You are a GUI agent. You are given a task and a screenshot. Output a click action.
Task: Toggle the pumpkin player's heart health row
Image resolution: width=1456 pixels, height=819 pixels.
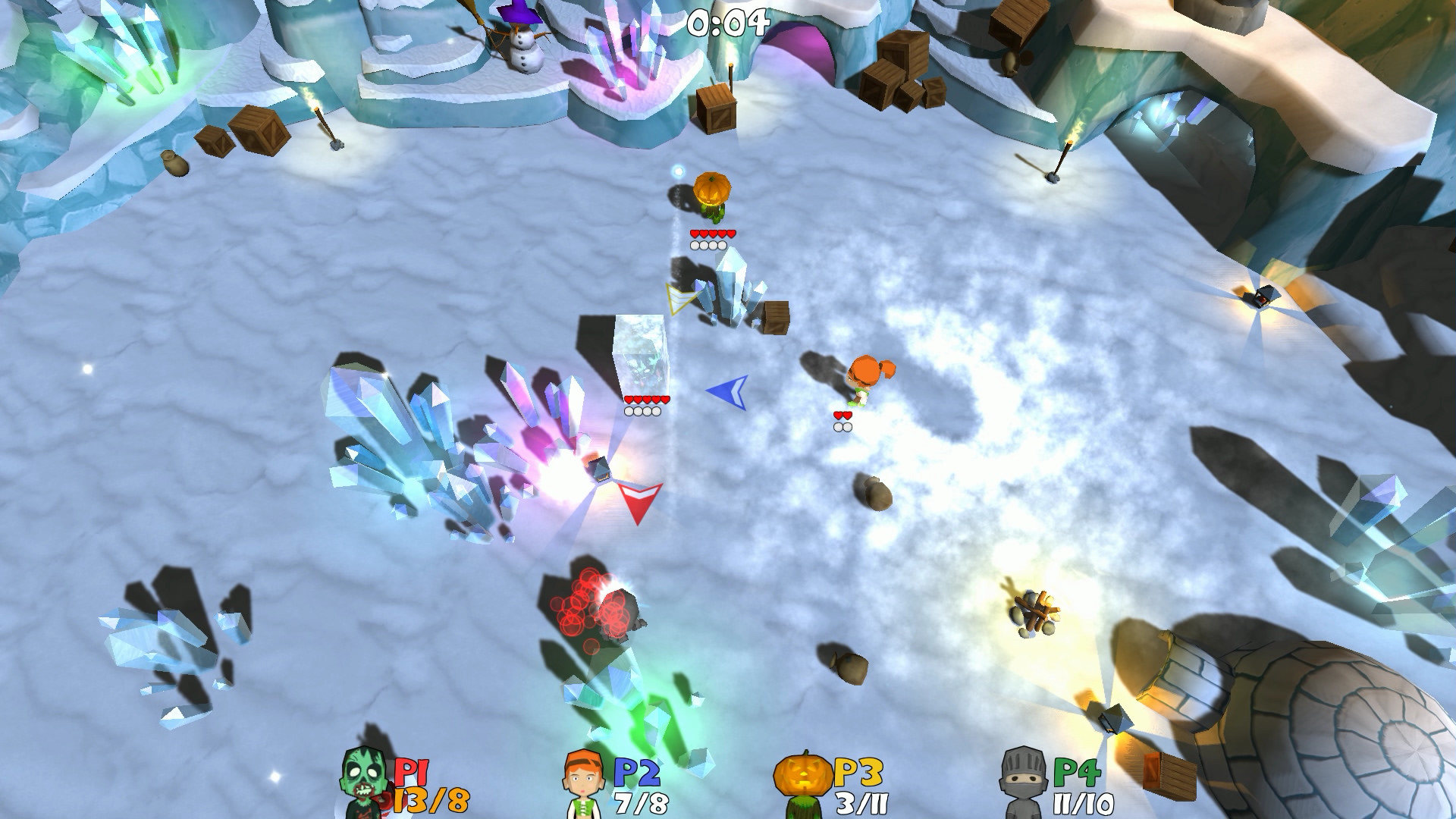(711, 233)
